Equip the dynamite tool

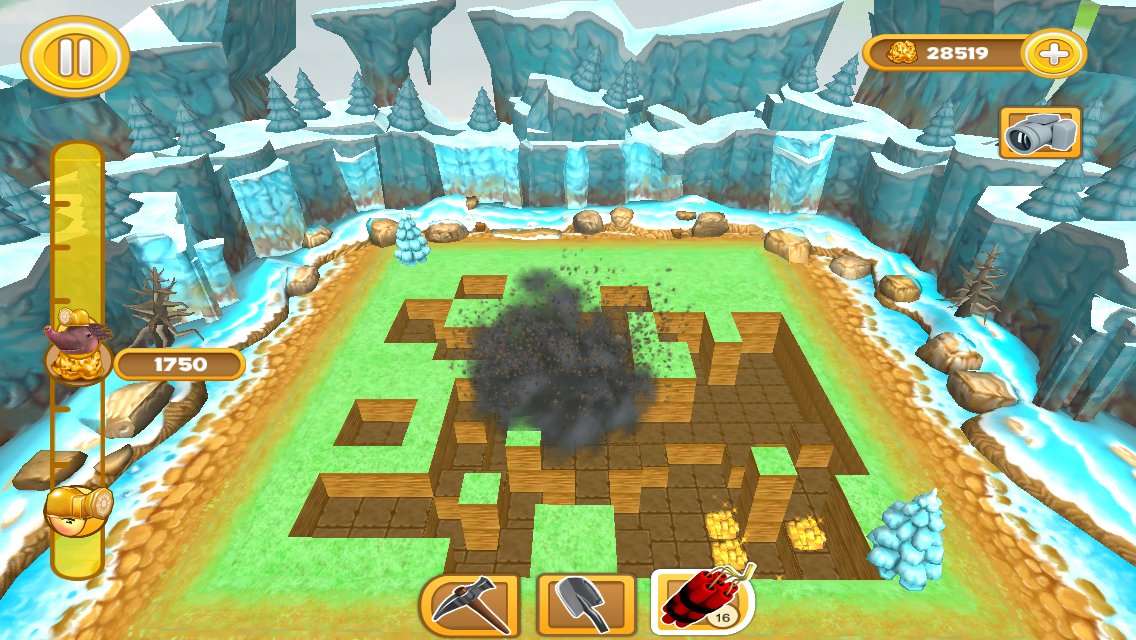[702, 603]
